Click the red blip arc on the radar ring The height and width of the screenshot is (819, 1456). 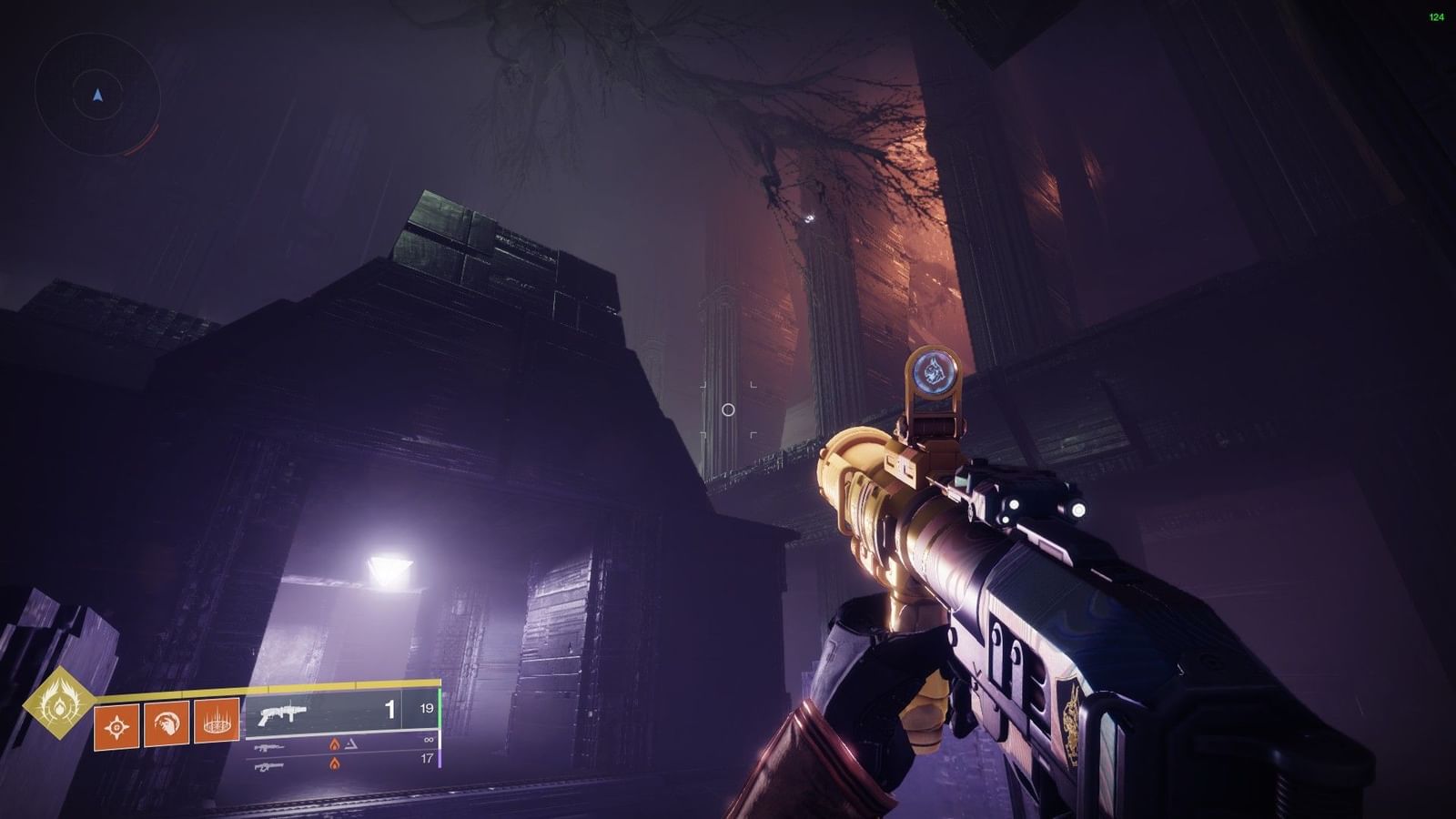(x=144, y=140)
